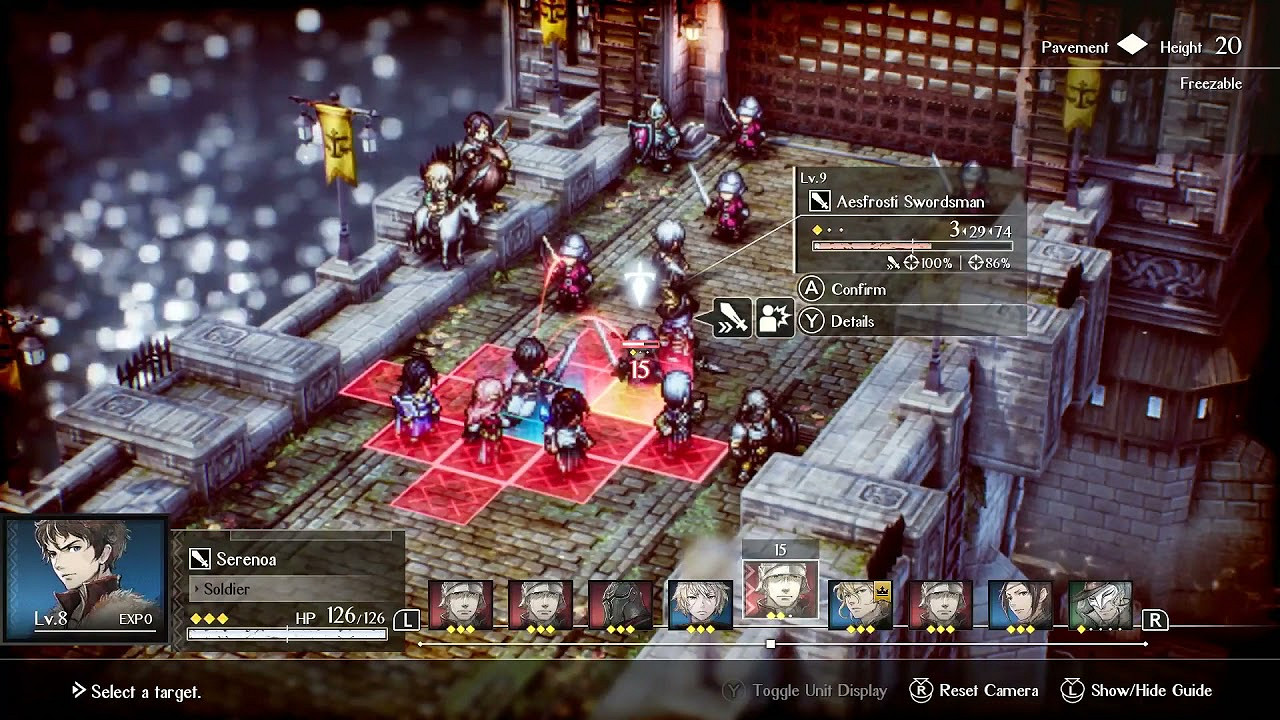Pick the crowned blond unit in turn order
The height and width of the screenshot is (720, 1280).
(860, 605)
